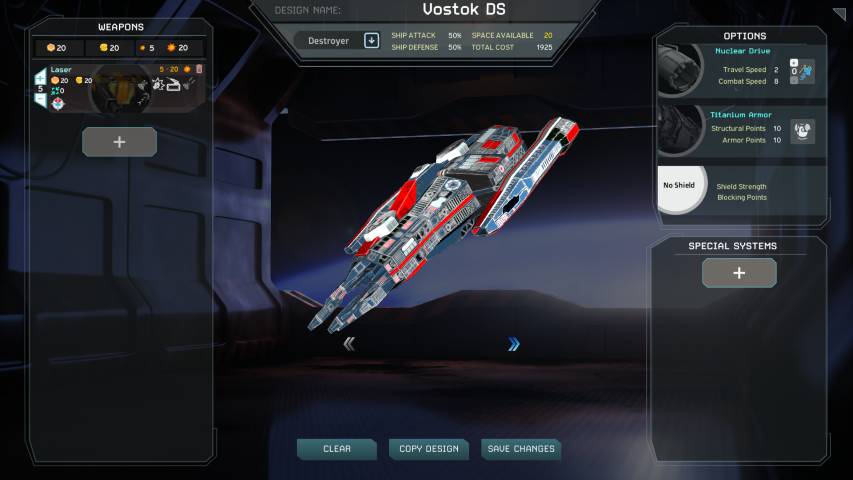Copy the current ship design

(x=428, y=449)
